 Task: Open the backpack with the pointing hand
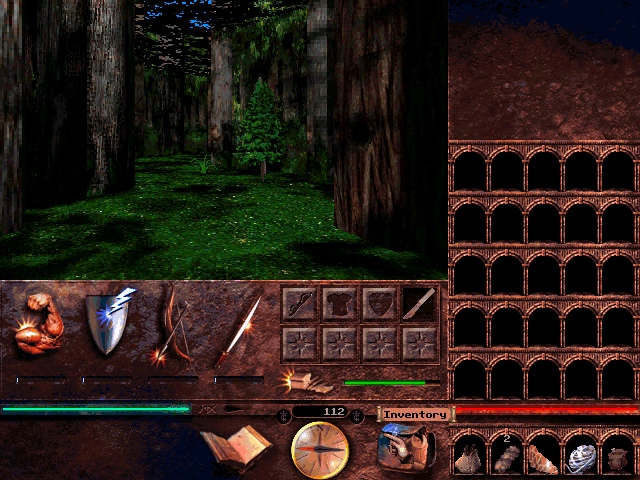coord(407,448)
